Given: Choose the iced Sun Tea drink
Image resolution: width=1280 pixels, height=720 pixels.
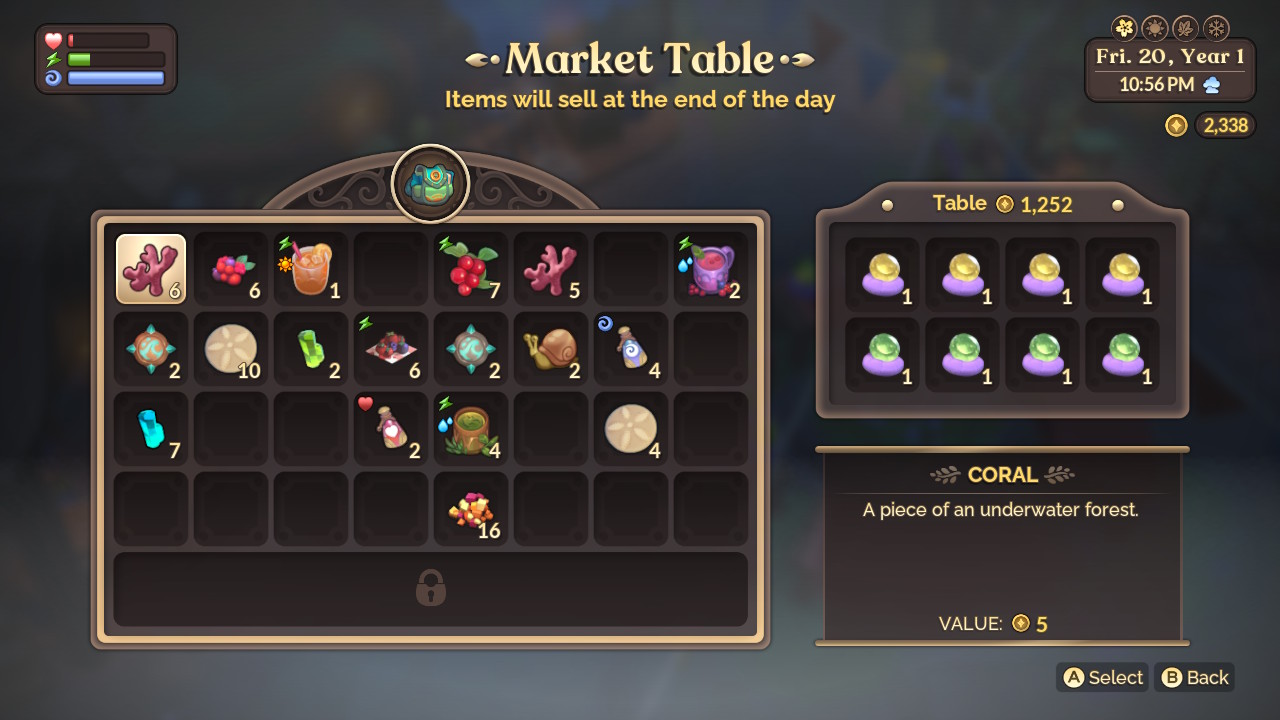Looking at the screenshot, I should click(x=311, y=268).
